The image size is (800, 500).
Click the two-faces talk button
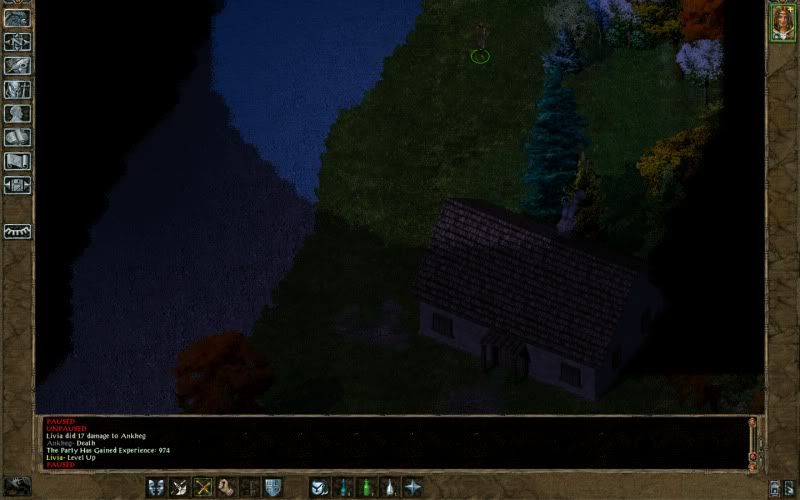point(157,487)
